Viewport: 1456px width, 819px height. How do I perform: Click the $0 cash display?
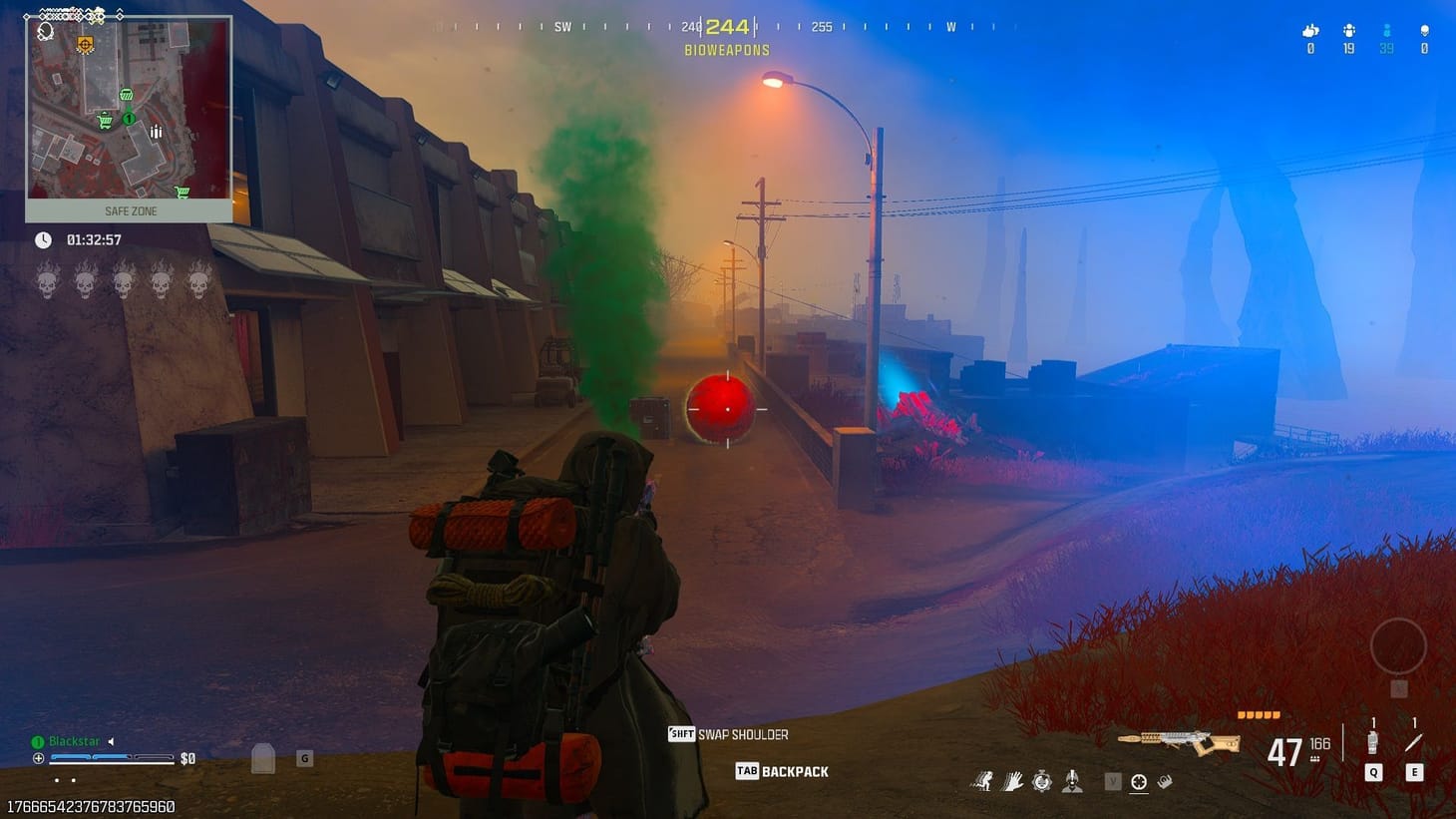pos(186,758)
